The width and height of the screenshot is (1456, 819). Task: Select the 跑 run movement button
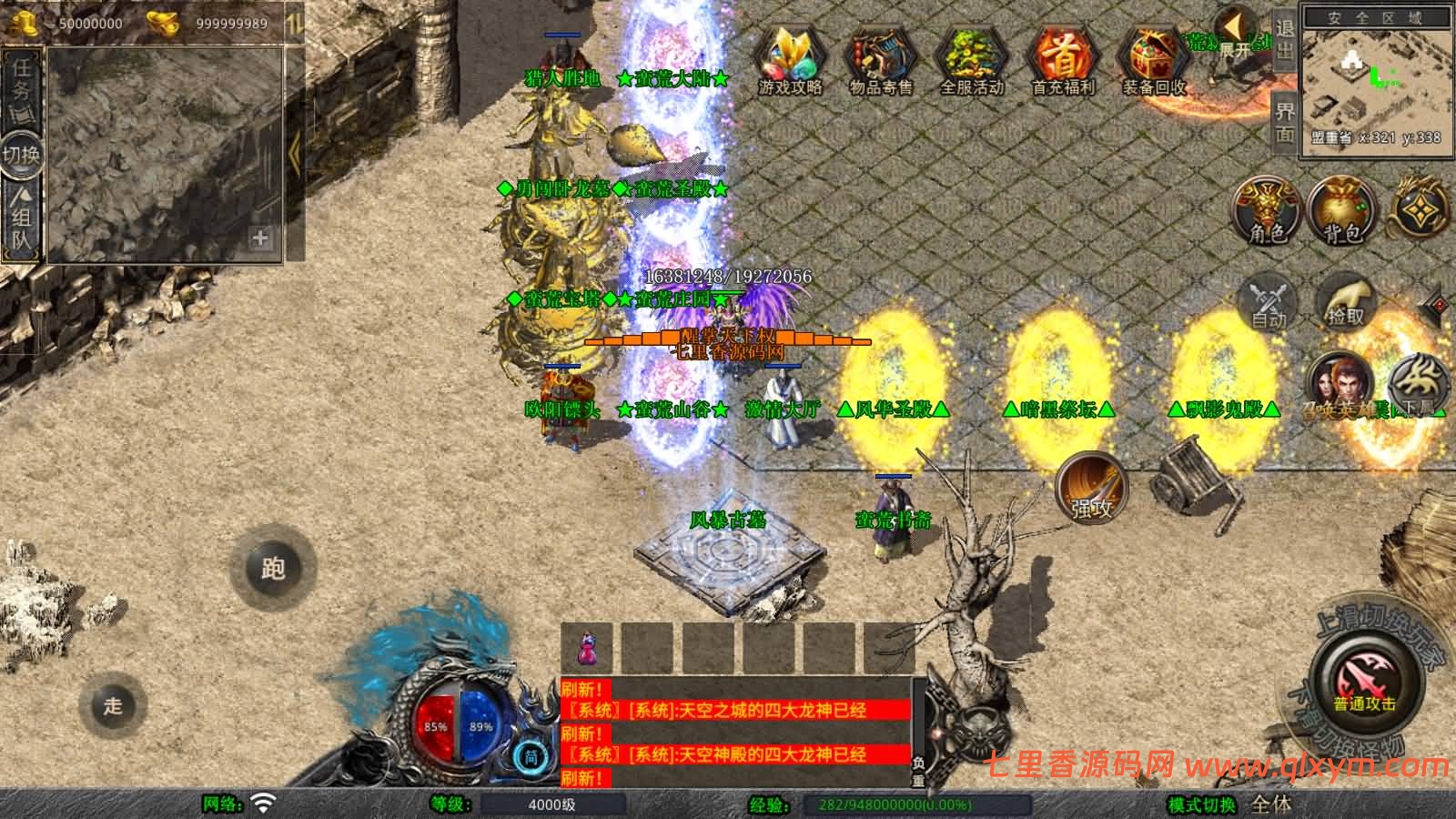pos(272,568)
